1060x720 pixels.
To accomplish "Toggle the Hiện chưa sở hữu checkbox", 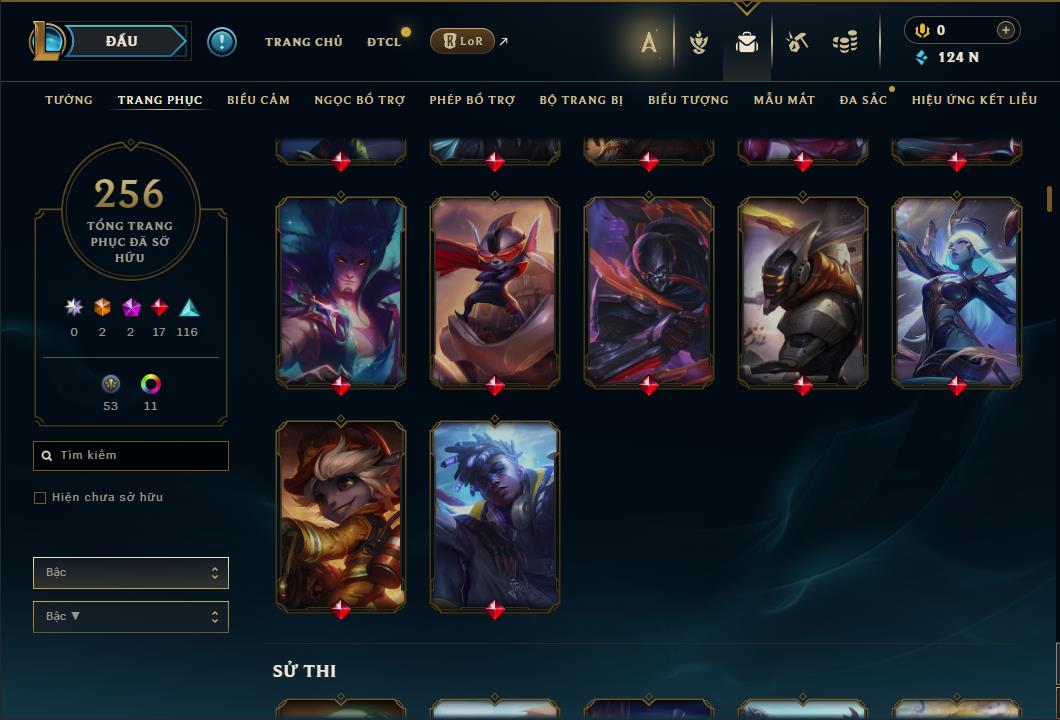I will click(x=40, y=498).
